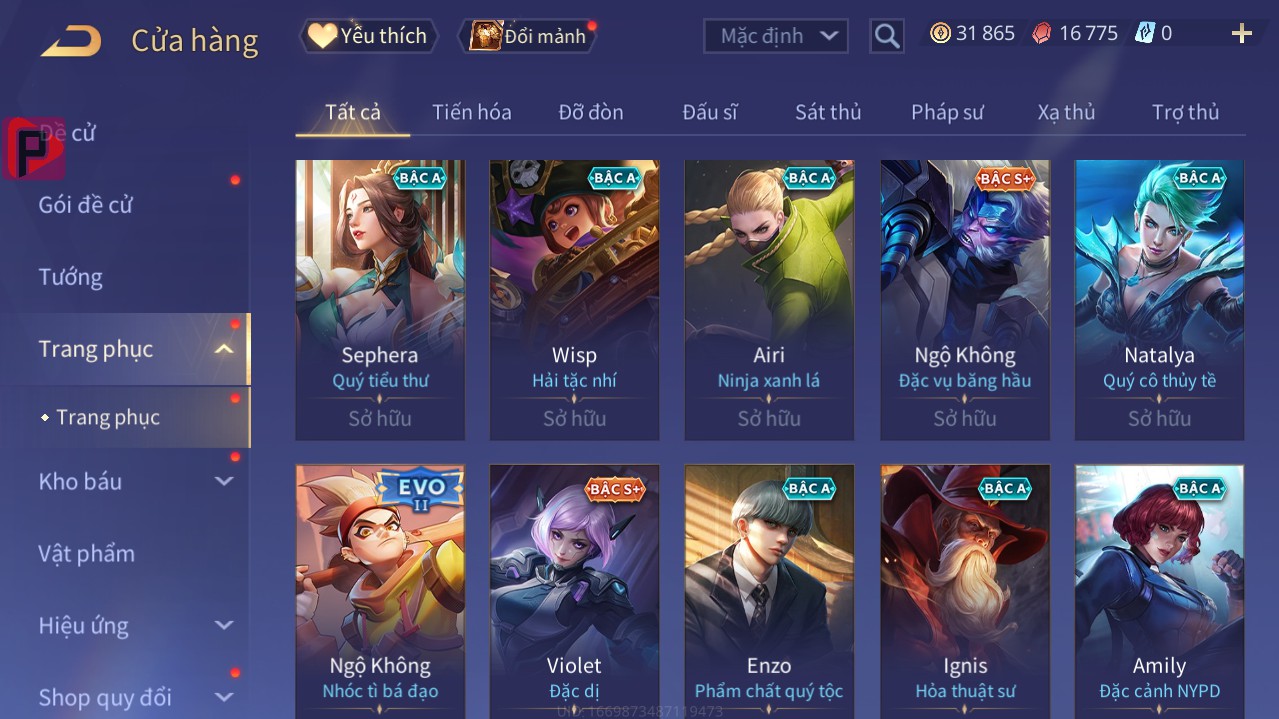Filter skins by Sát thủ
Viewport: 1279px width, 719px height.
tap(828, 112)
